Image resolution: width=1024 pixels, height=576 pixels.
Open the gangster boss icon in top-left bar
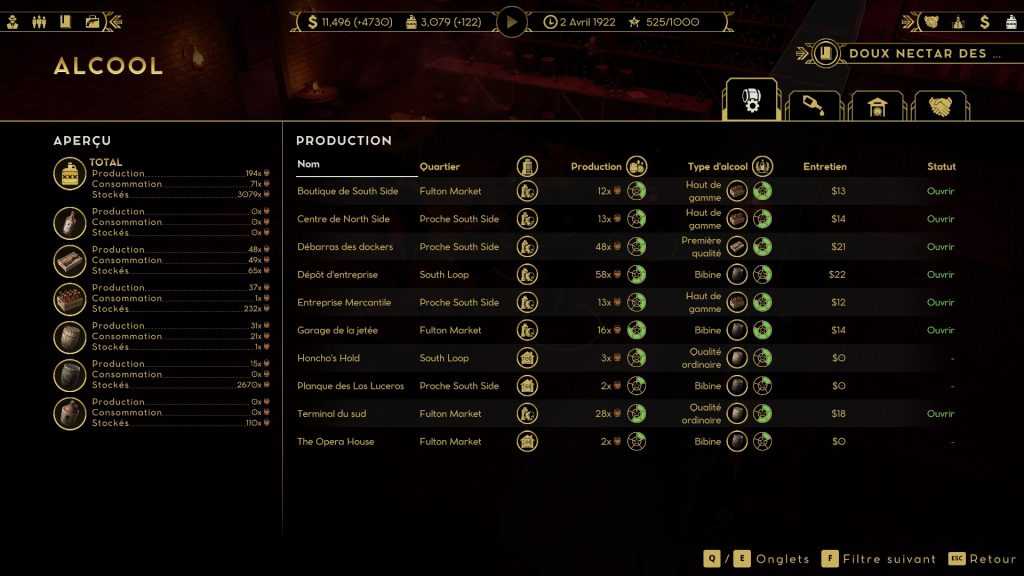point(13,21)
